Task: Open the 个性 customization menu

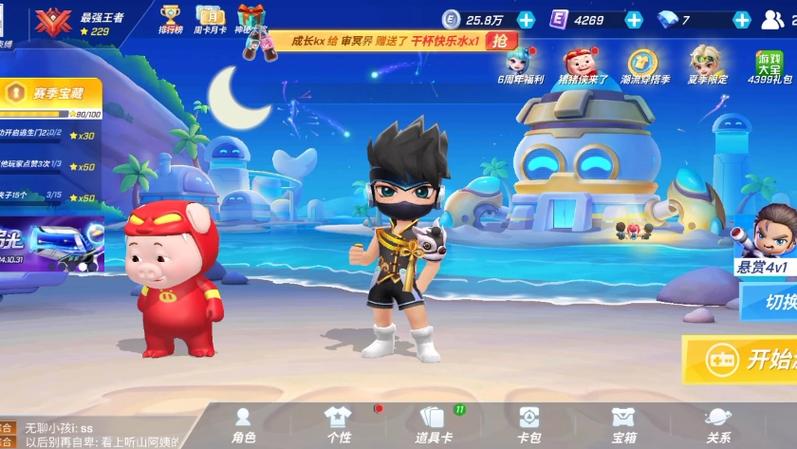Action: pyautogui.click(x=339, y=424)
